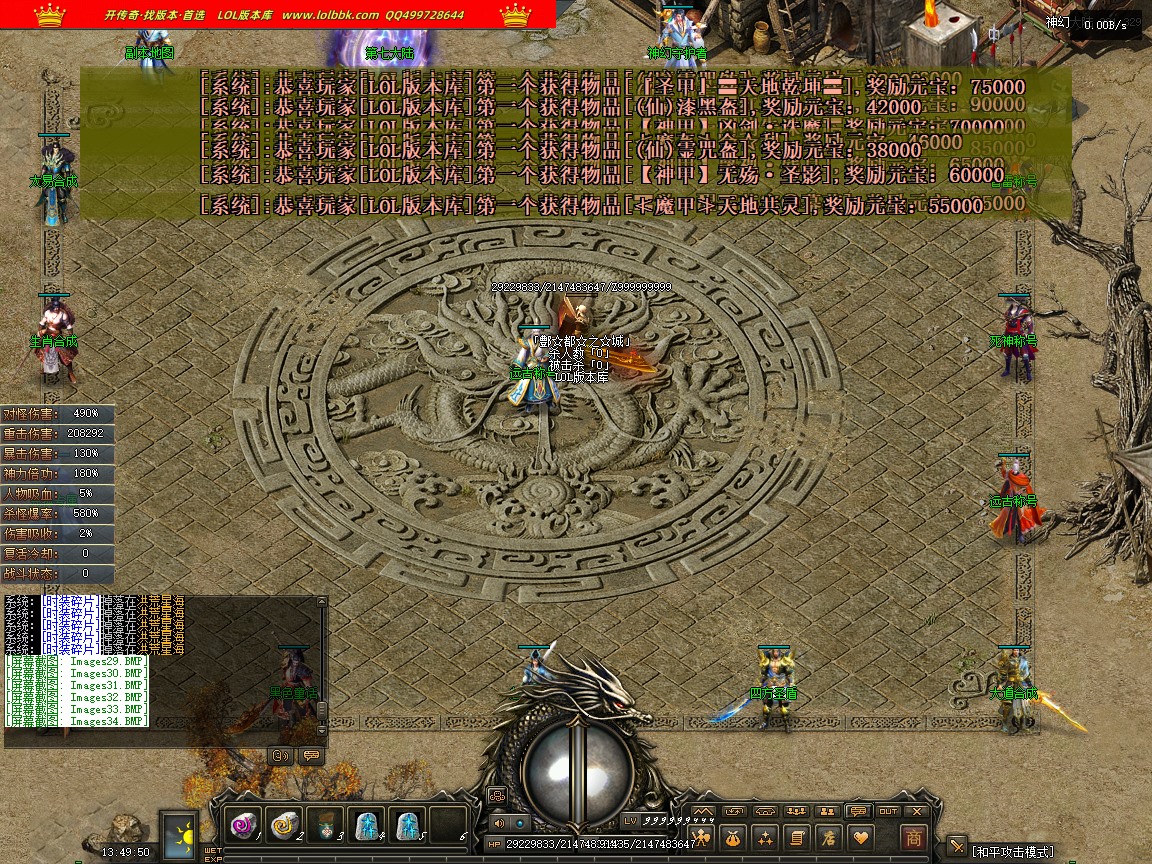This screenshot has width=1152, height=864.
Task: Toggle the chat bubble button in top row
Action: (x=857, y=811)
